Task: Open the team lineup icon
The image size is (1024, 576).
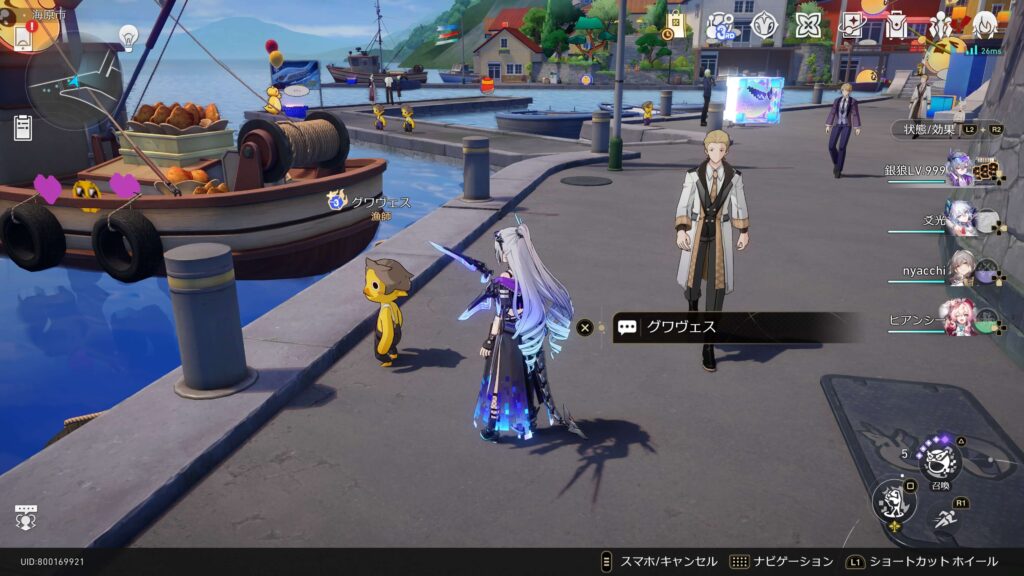Action: point(941,25)
